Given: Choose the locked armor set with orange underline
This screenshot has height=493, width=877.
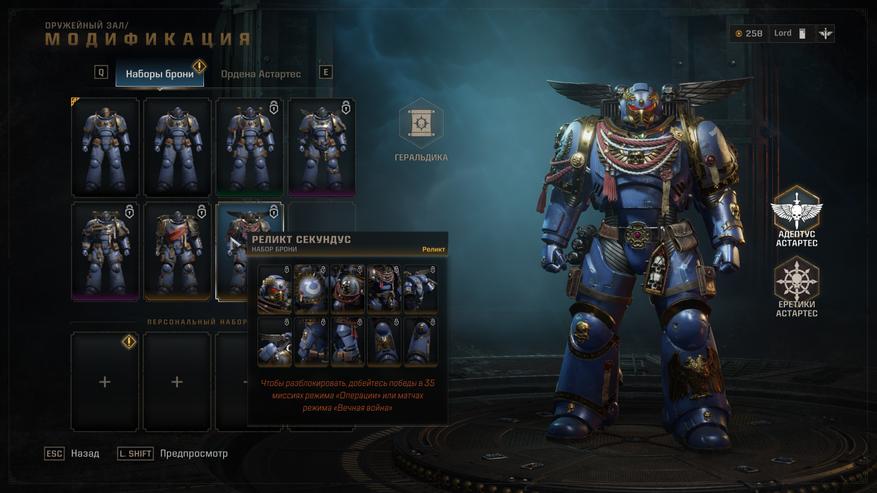Looking at the screenshot, I should (x=177, y=250).
